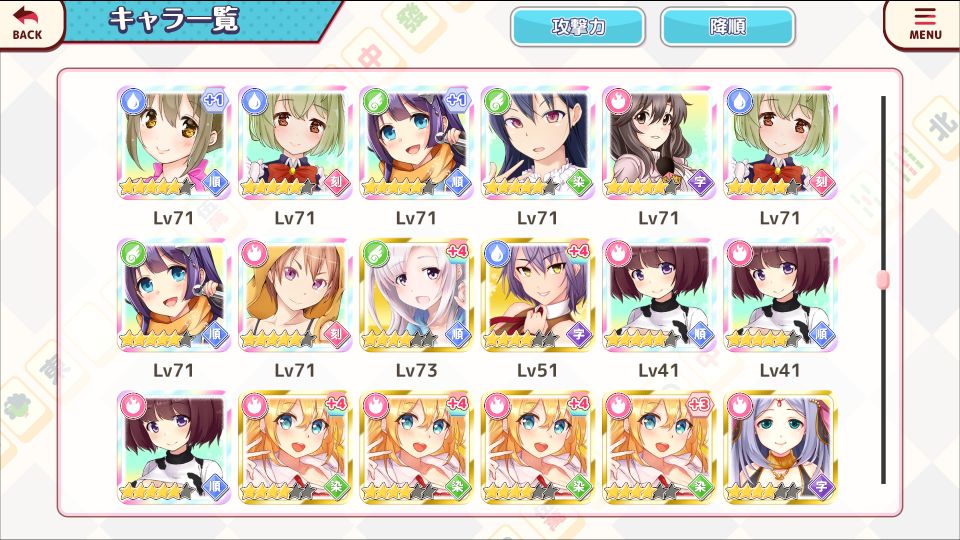Pick the light-brown-haired character with +1 badge
This screenshot has width=960, height=540.
174,143
